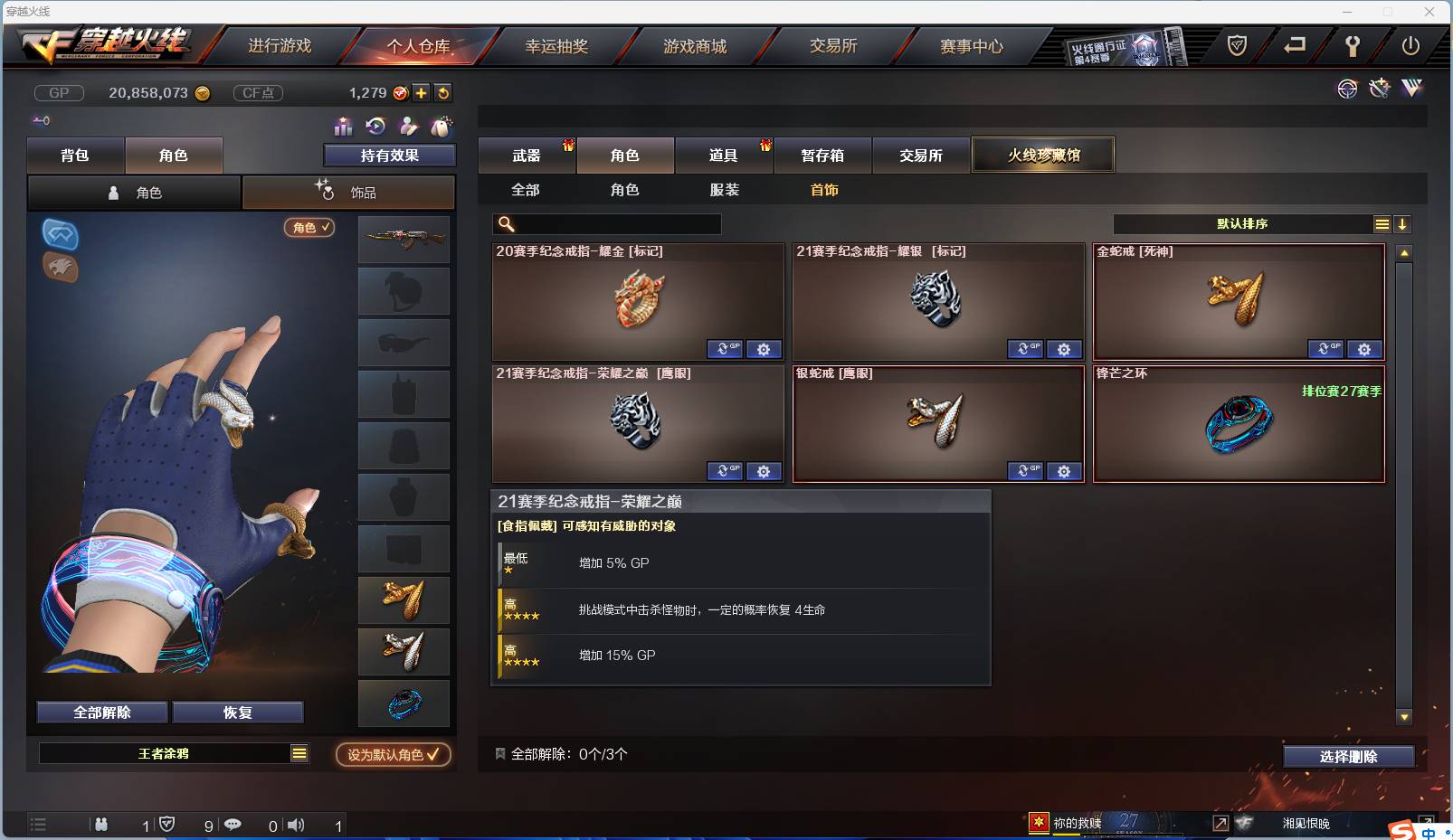Toggle the 角色 filter tag above character preview
The image size is (1453, 840).
point(309,228)
